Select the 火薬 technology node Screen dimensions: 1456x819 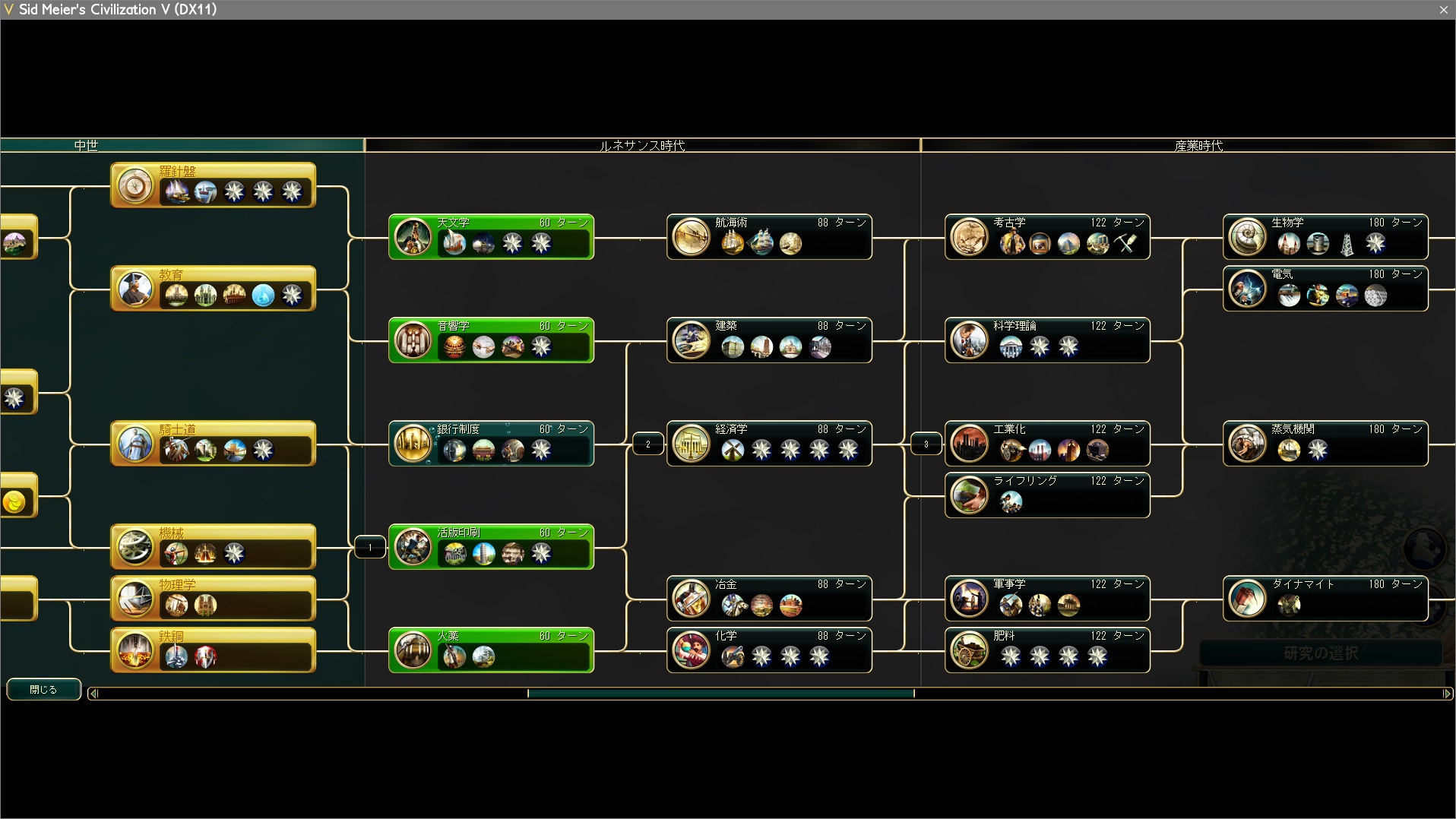click(491, 650)
